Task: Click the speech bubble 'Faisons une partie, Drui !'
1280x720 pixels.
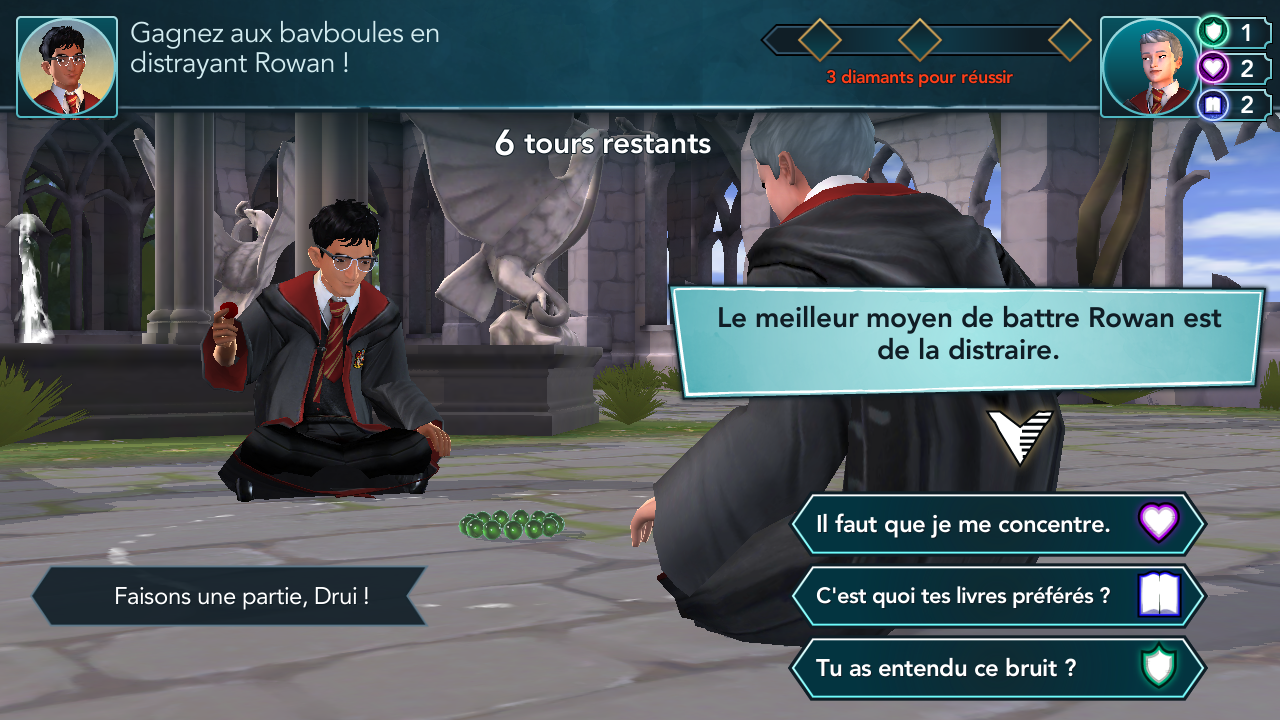Action: (x=230, y=596)
